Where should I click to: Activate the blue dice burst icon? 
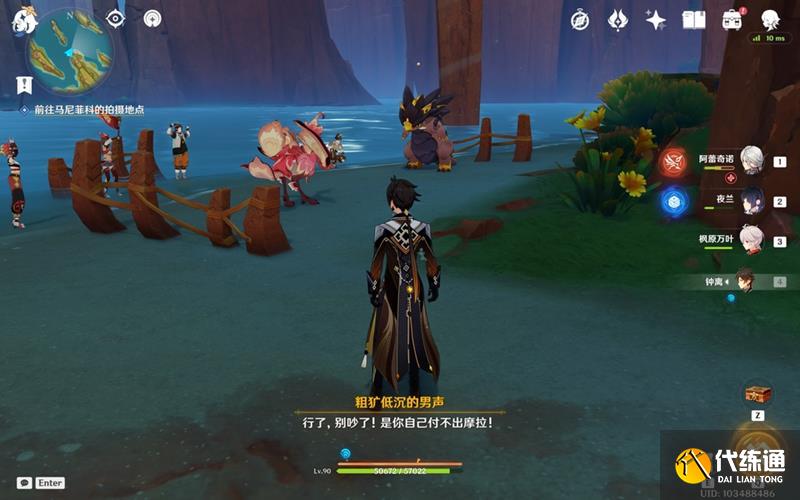click(673, 201)
